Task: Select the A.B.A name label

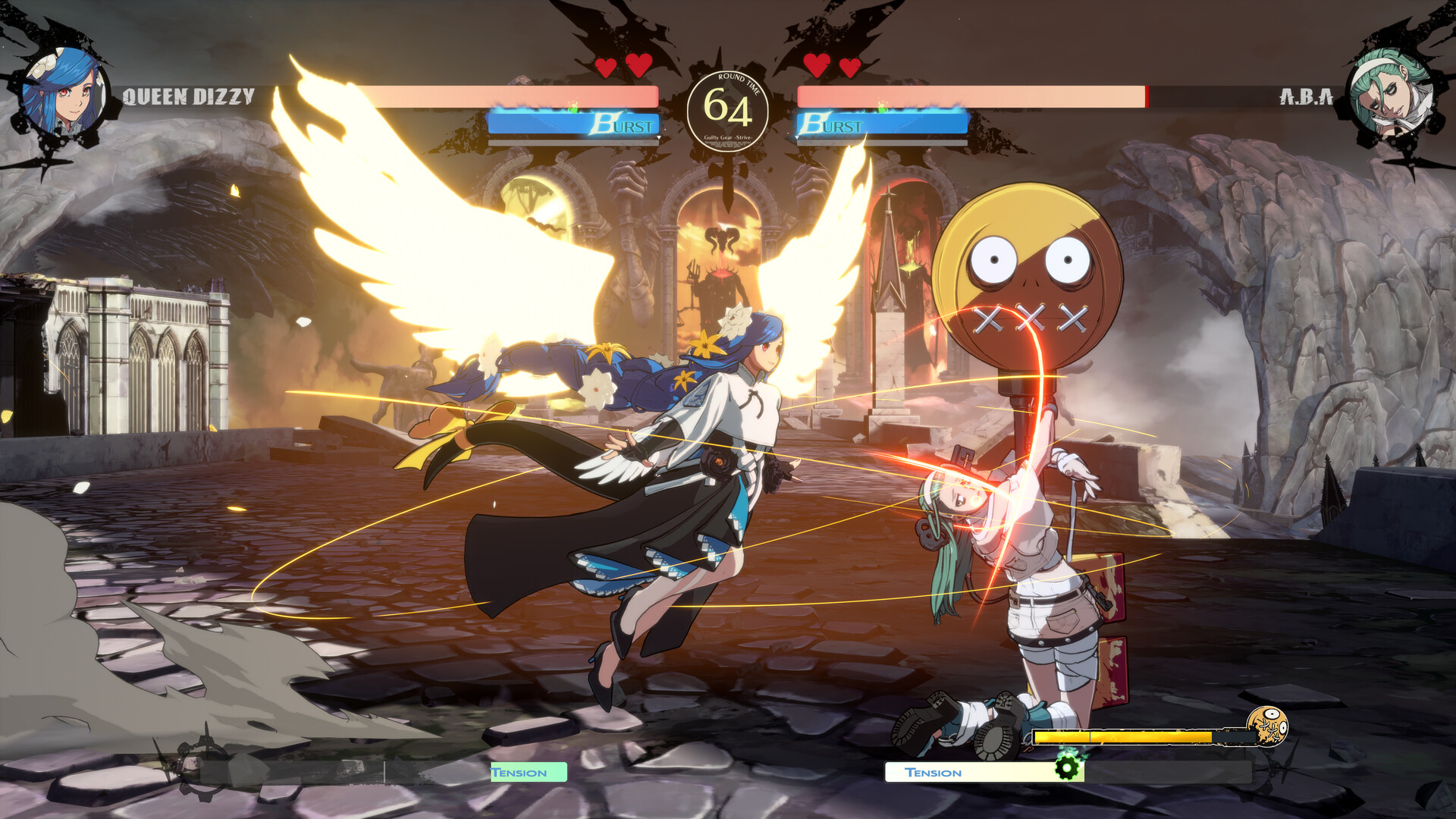Action: pos(1307,96)
